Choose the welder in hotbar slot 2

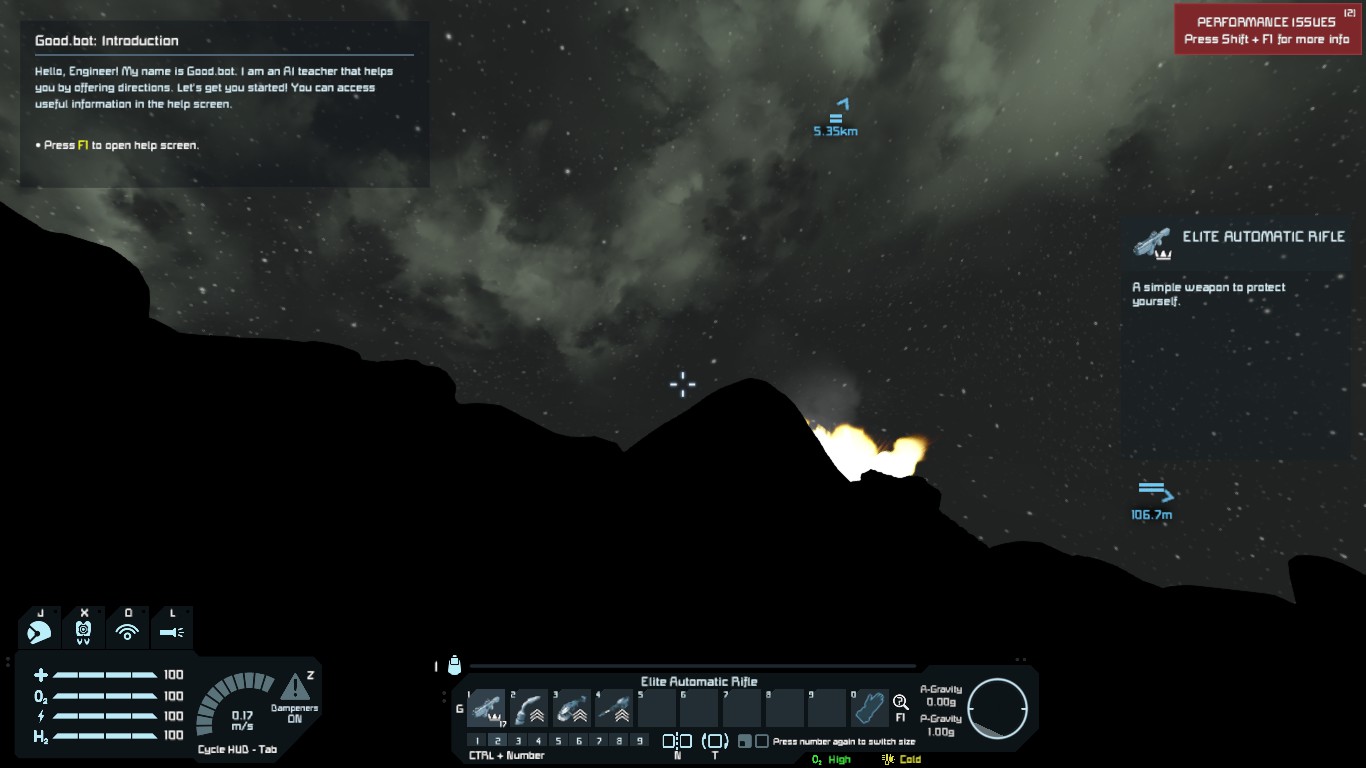pyautogui.click(x=530, y=708)
